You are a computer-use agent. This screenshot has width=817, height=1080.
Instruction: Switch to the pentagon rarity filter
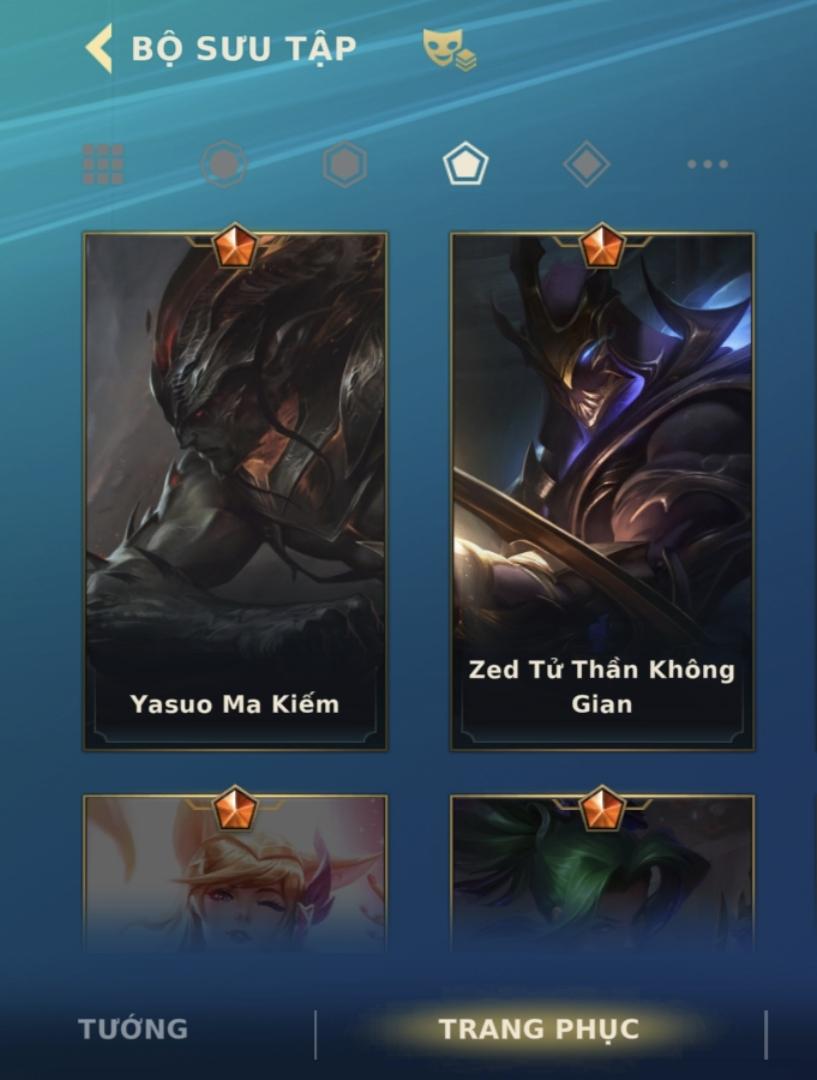point(465,164)
